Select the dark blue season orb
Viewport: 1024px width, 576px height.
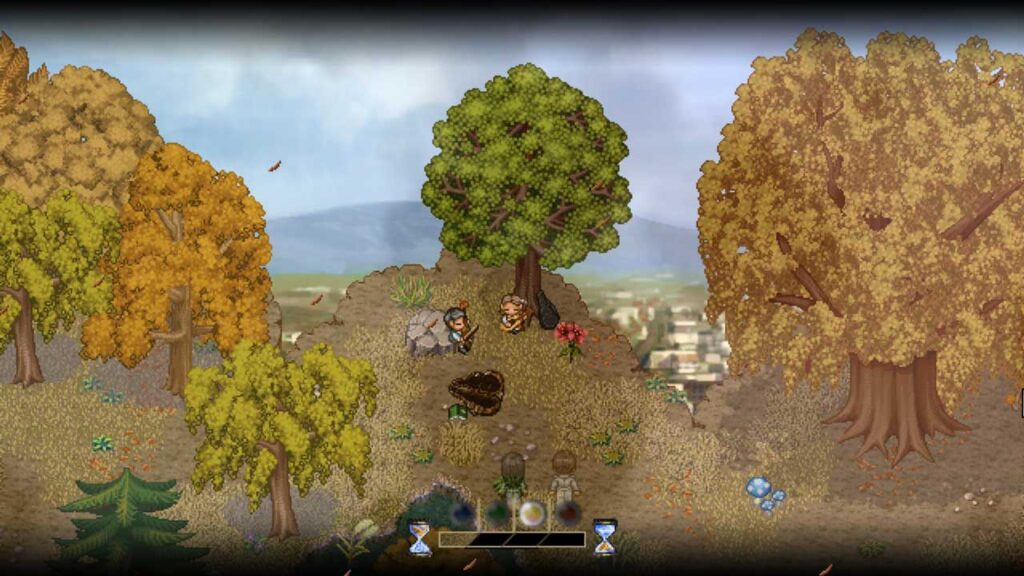pyautogui.click(x=462, y=514)
